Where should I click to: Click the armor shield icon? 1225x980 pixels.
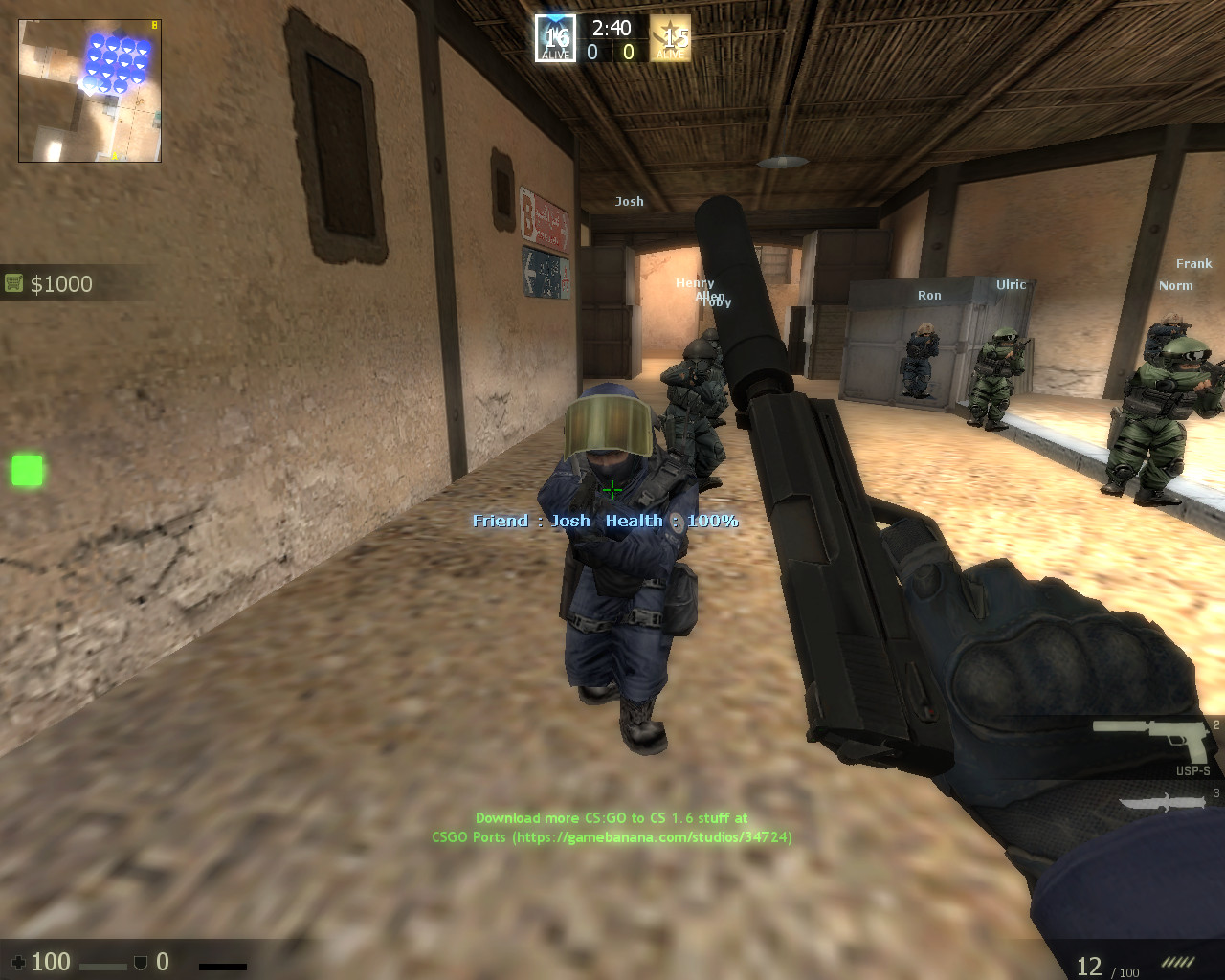pos(141,961)
